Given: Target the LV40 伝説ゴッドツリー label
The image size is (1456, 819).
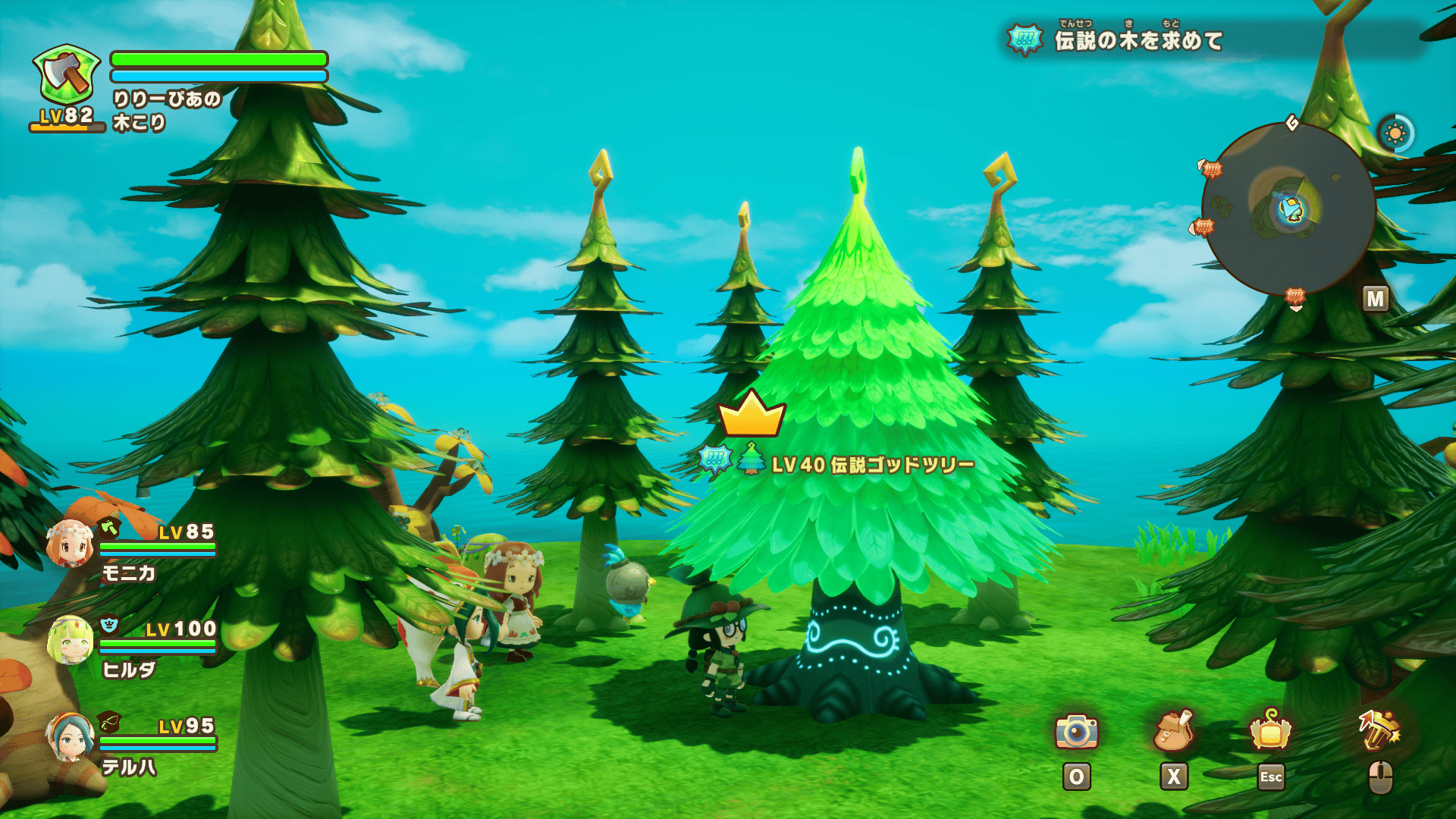Looking at the screenshot, I should pos(872,464).
